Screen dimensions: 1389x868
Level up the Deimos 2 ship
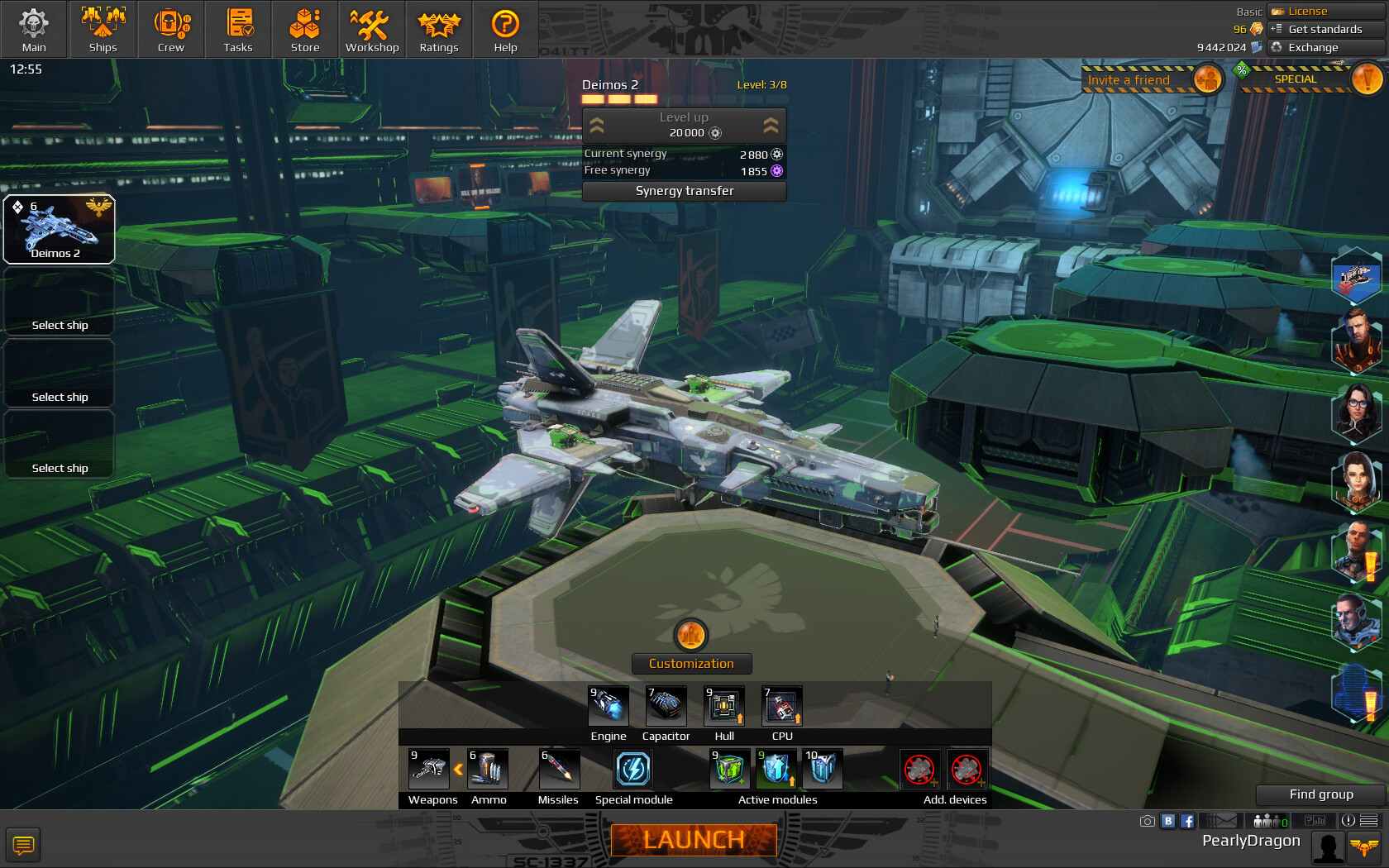pyautogui.click(x=685, y=125)
